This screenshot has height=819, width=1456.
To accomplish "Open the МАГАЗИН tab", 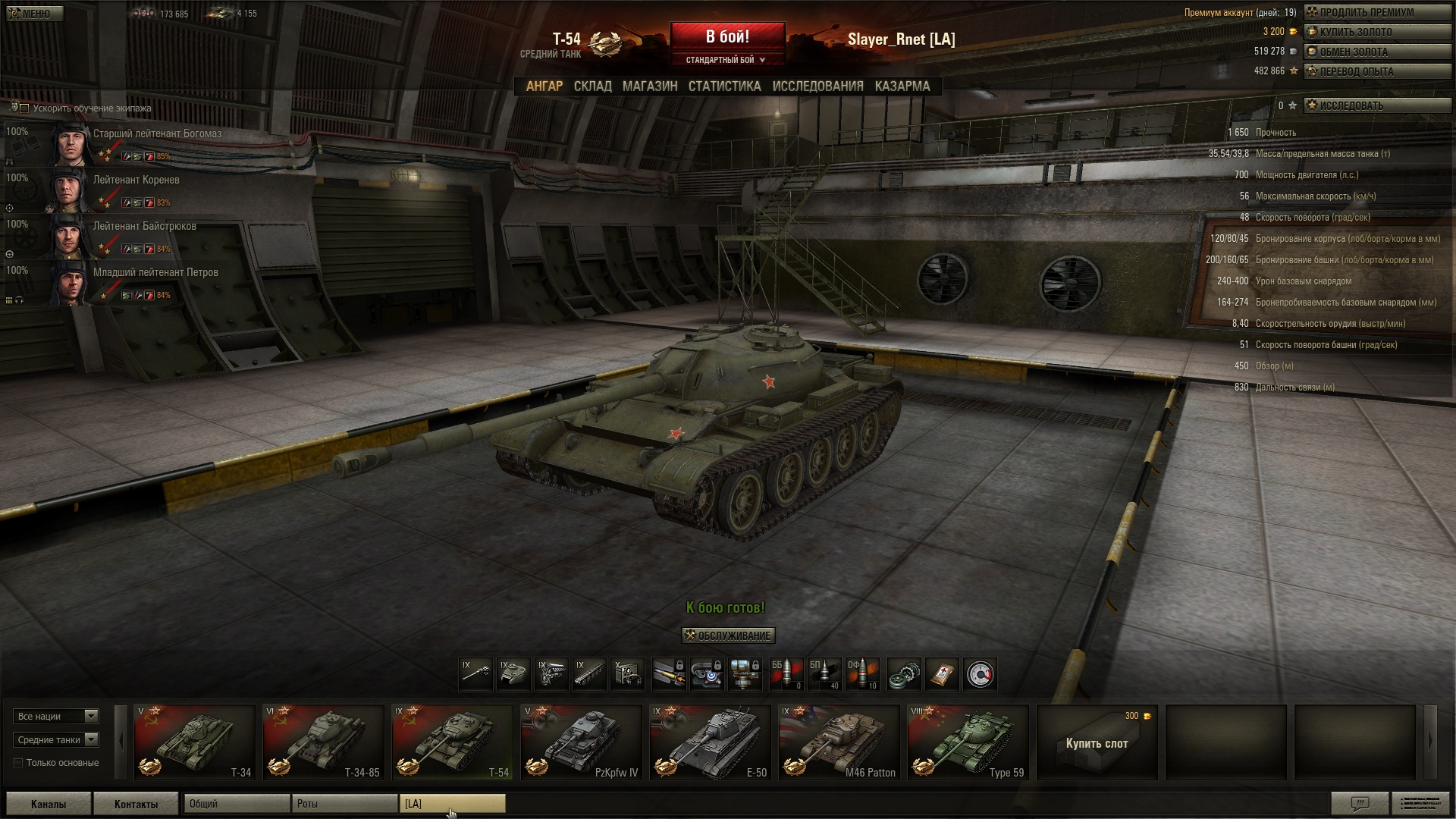I will (650, 86).
